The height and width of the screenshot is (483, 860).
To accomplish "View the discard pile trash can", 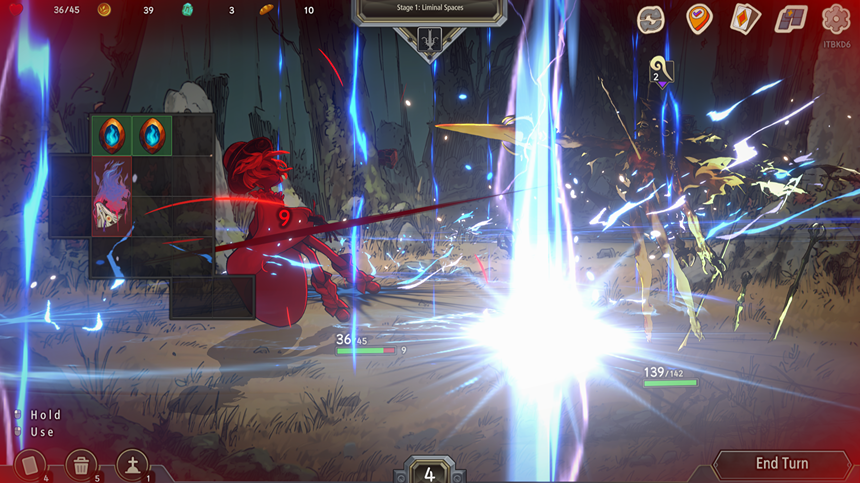I will click(81, 465).
